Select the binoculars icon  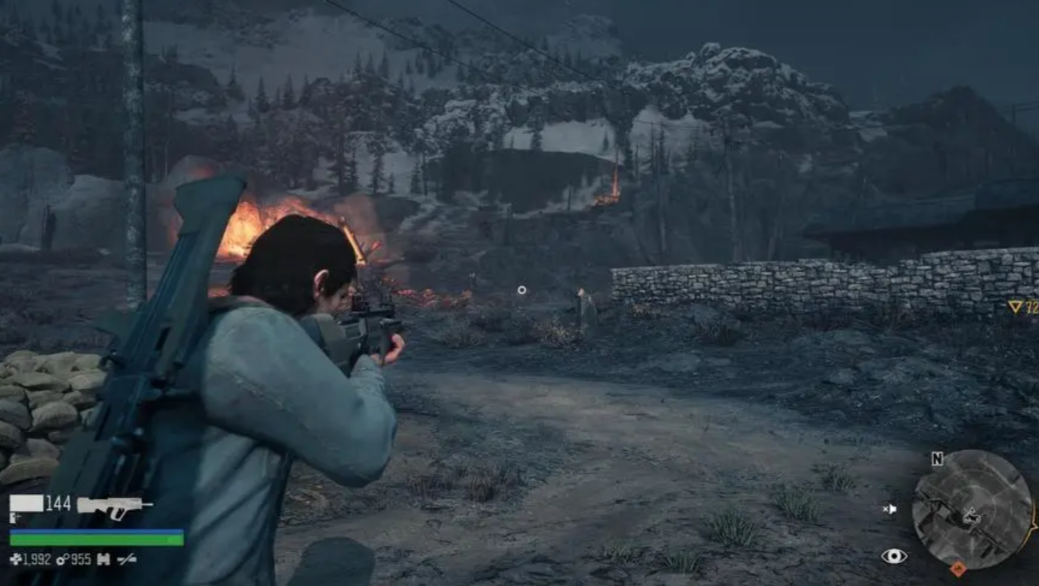(x=103, y=560)
